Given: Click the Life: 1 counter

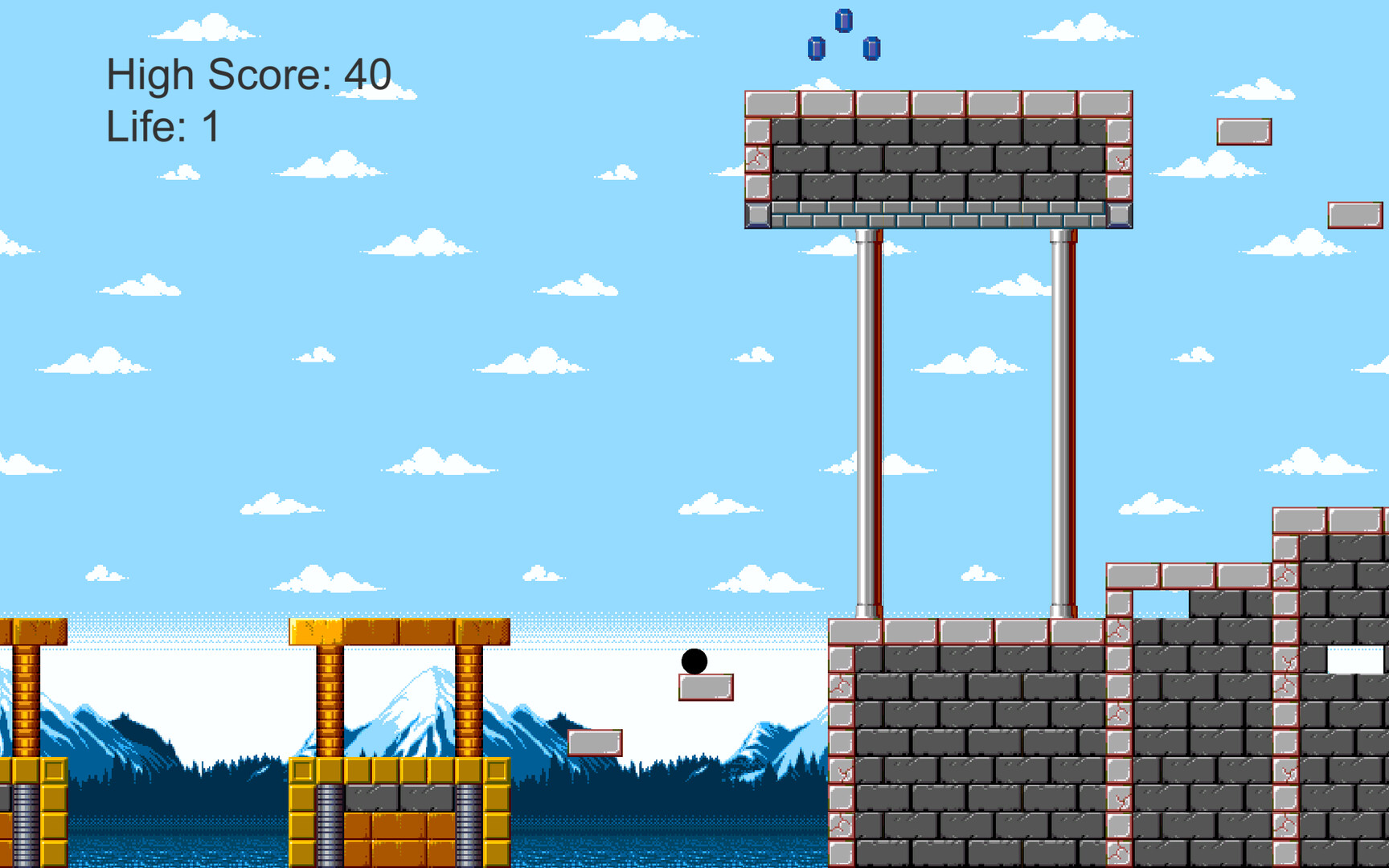Looking at the screenshot, I should click(164, 125).
